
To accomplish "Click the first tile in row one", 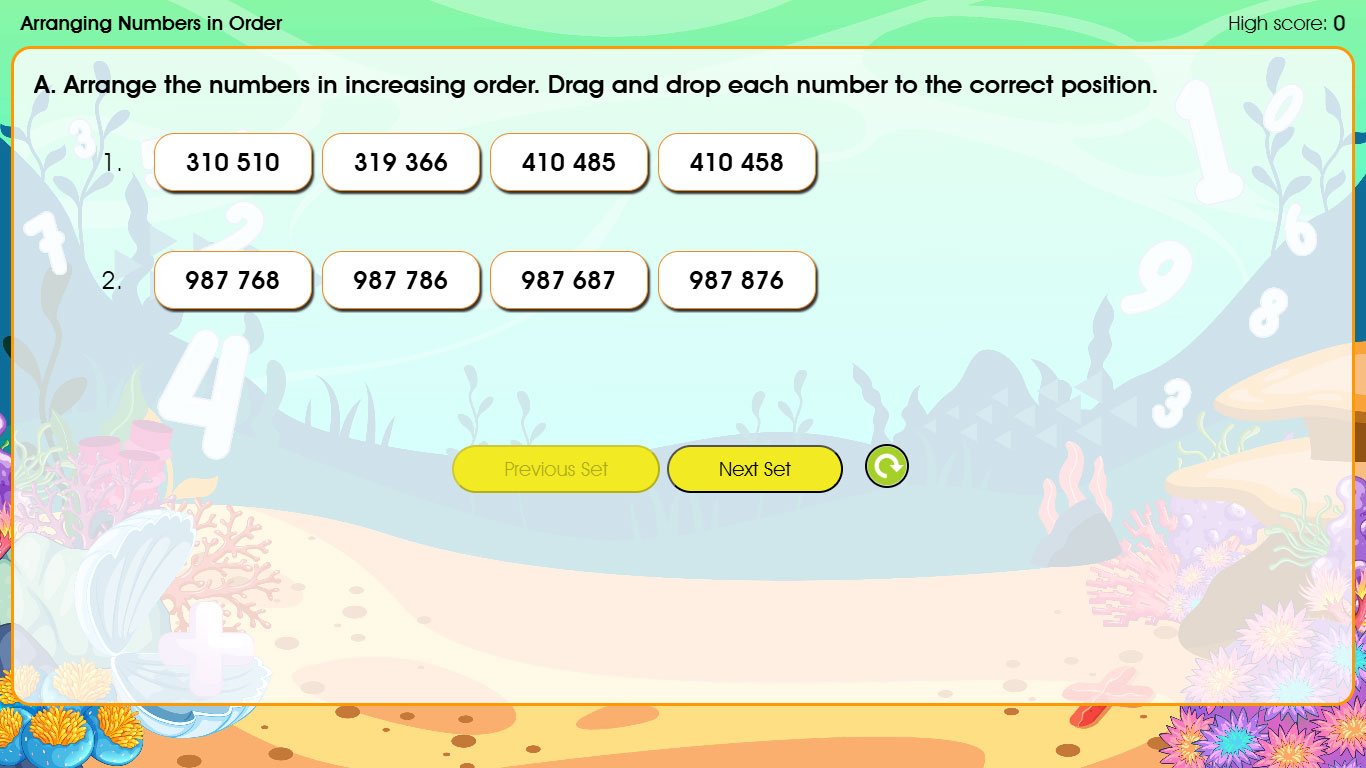I will point(233,162).
